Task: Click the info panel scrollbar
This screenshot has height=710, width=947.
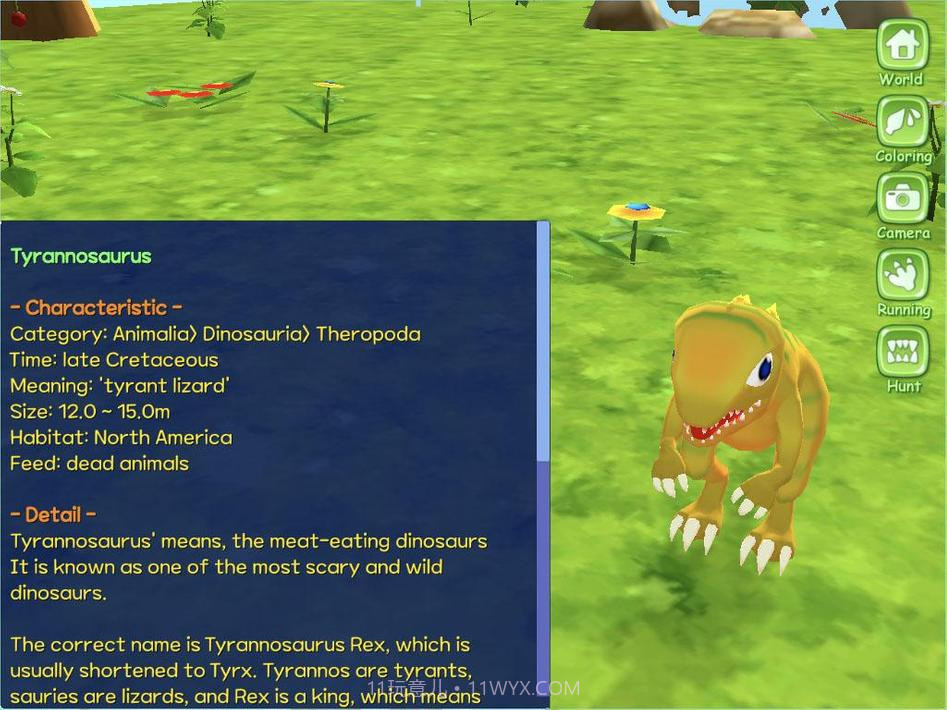Action: pos(543,340)
